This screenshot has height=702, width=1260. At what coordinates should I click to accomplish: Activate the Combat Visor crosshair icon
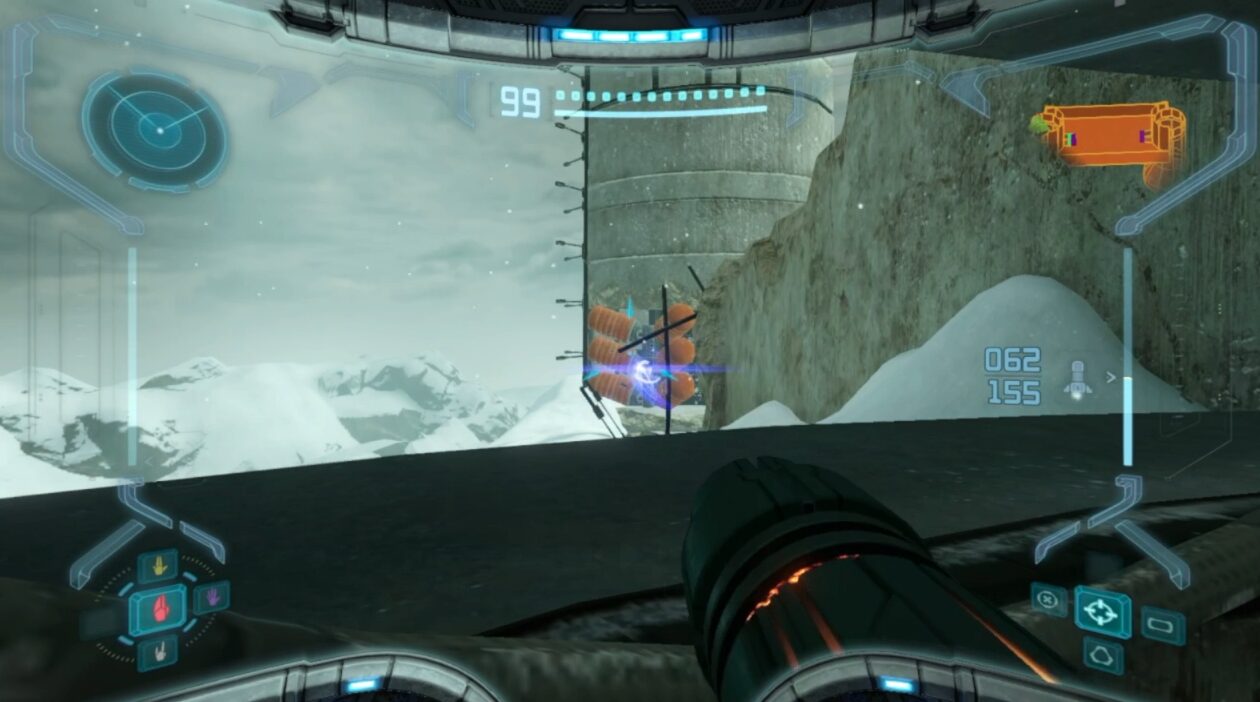1102,612
